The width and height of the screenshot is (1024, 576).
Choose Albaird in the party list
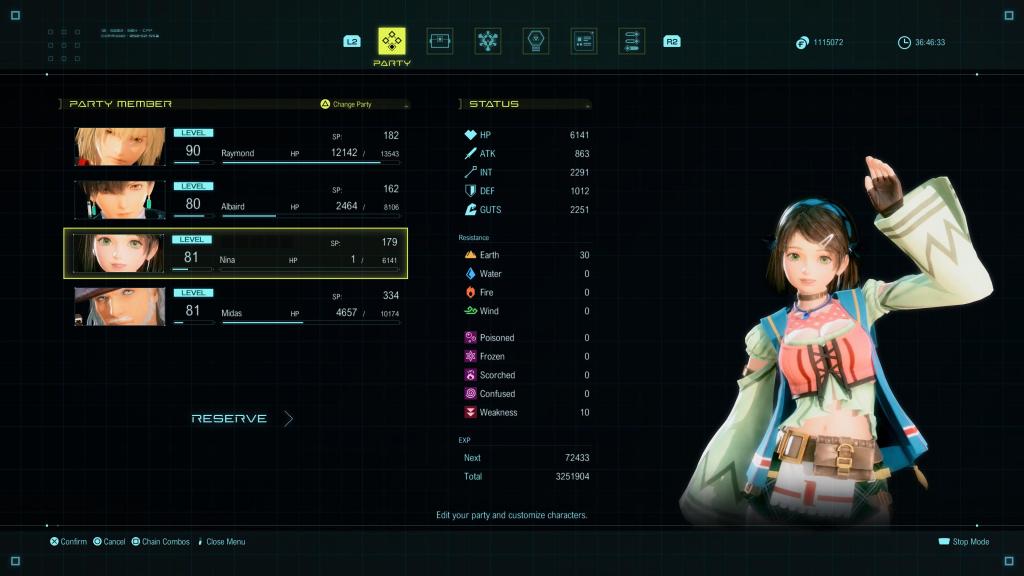point(236,199)
